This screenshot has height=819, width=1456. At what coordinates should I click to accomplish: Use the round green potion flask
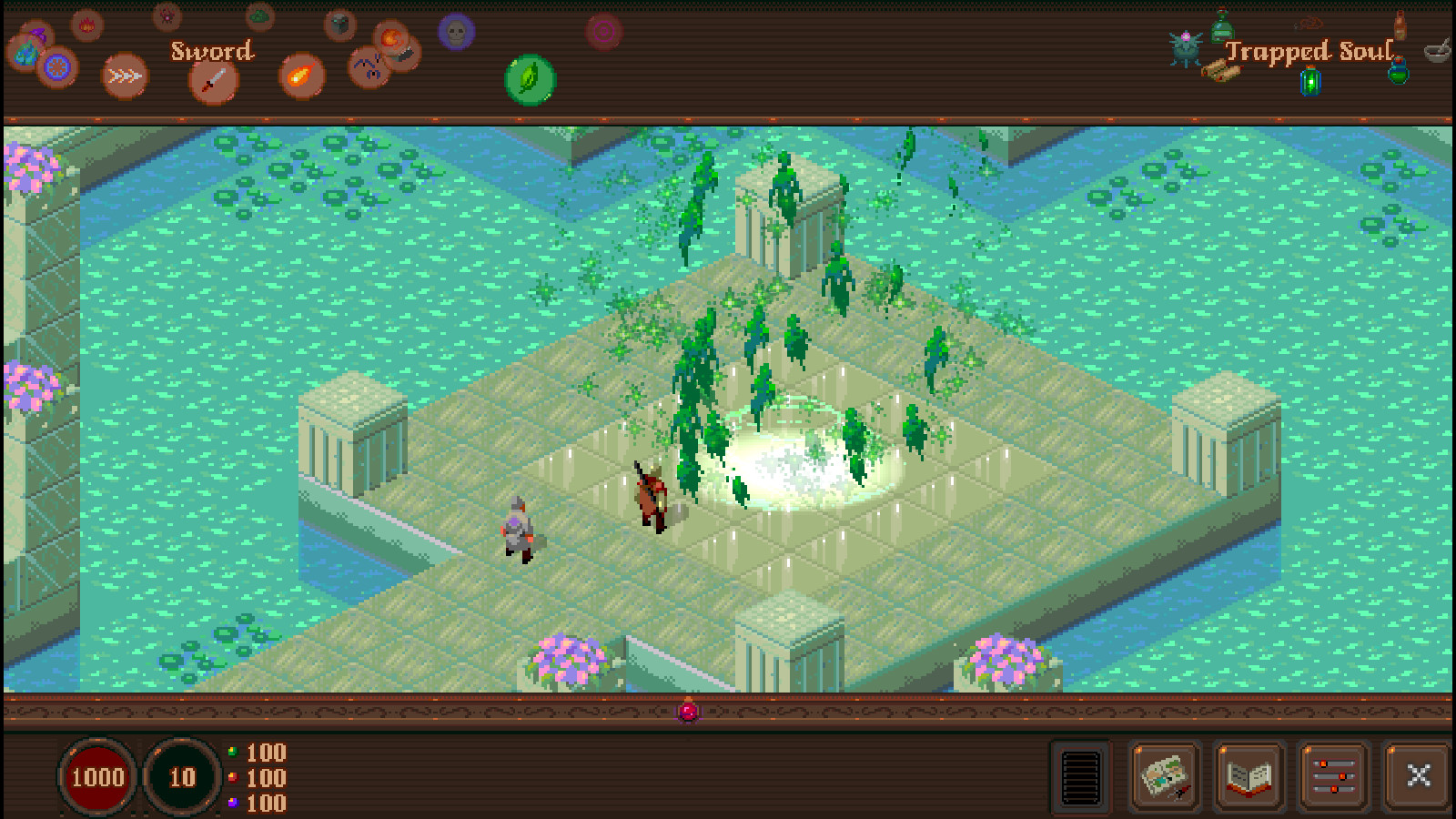[x=1398, y=71]
